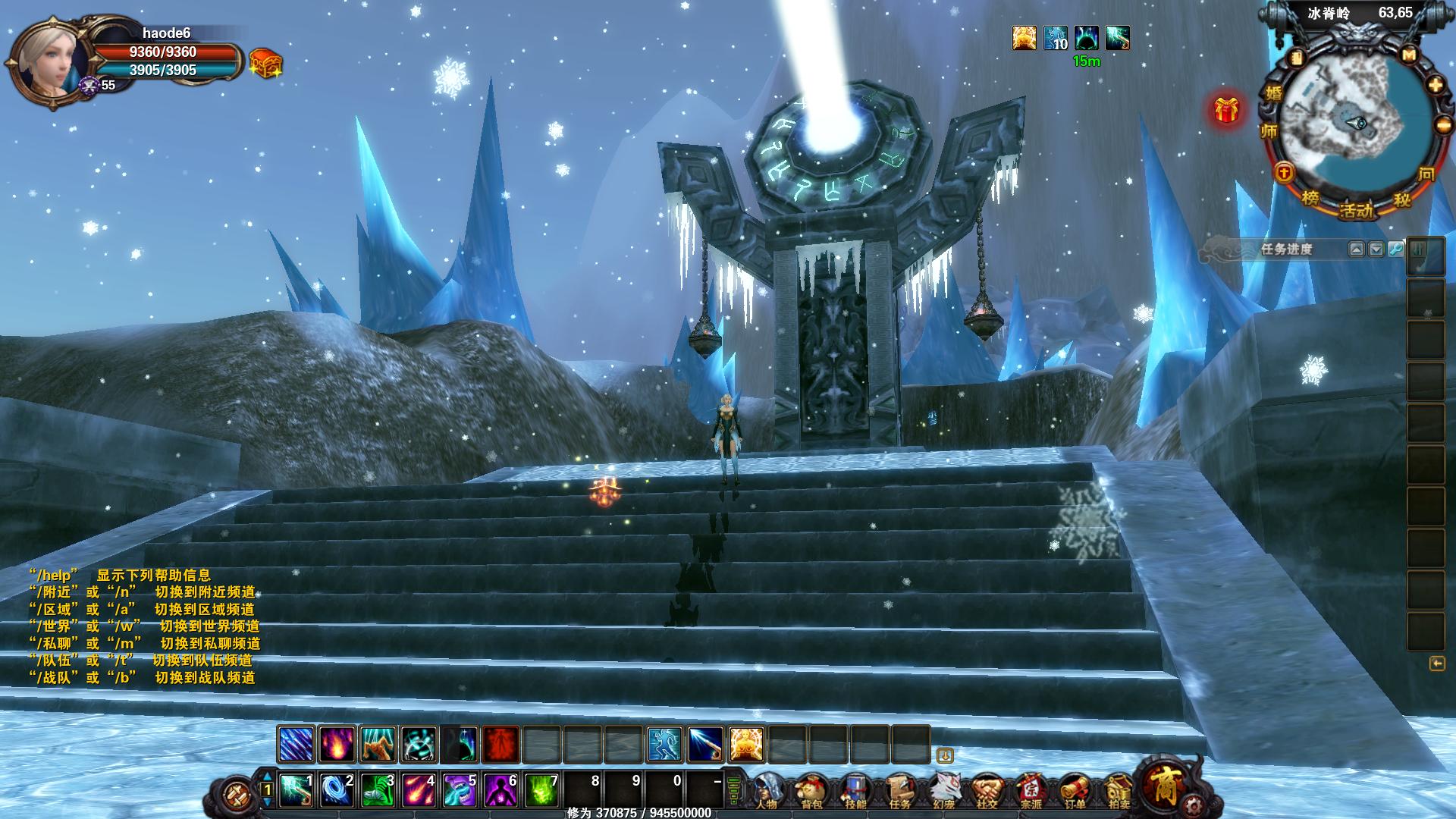
Task: Open the 社交 social panel
Action: click(987, 792)
